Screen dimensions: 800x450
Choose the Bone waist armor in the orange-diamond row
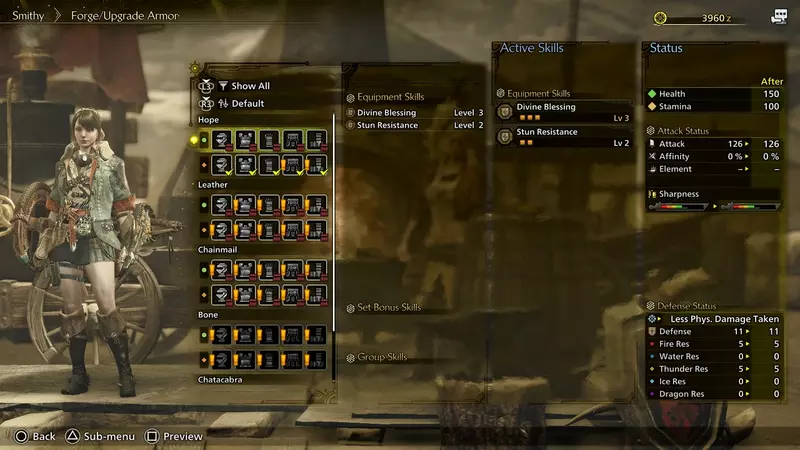(294, 359)
